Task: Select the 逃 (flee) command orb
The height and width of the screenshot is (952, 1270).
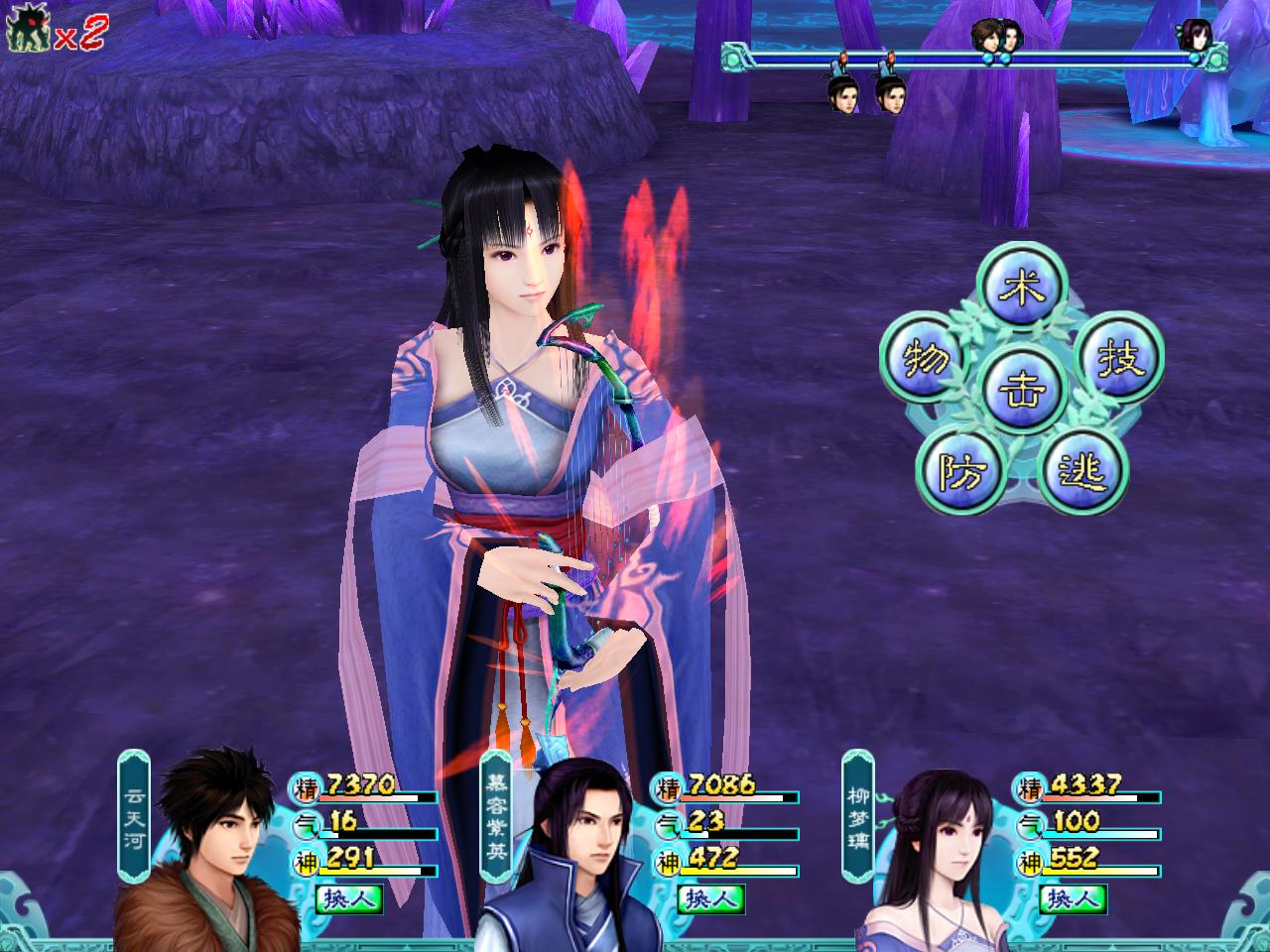Action: tap(1080, 472)
